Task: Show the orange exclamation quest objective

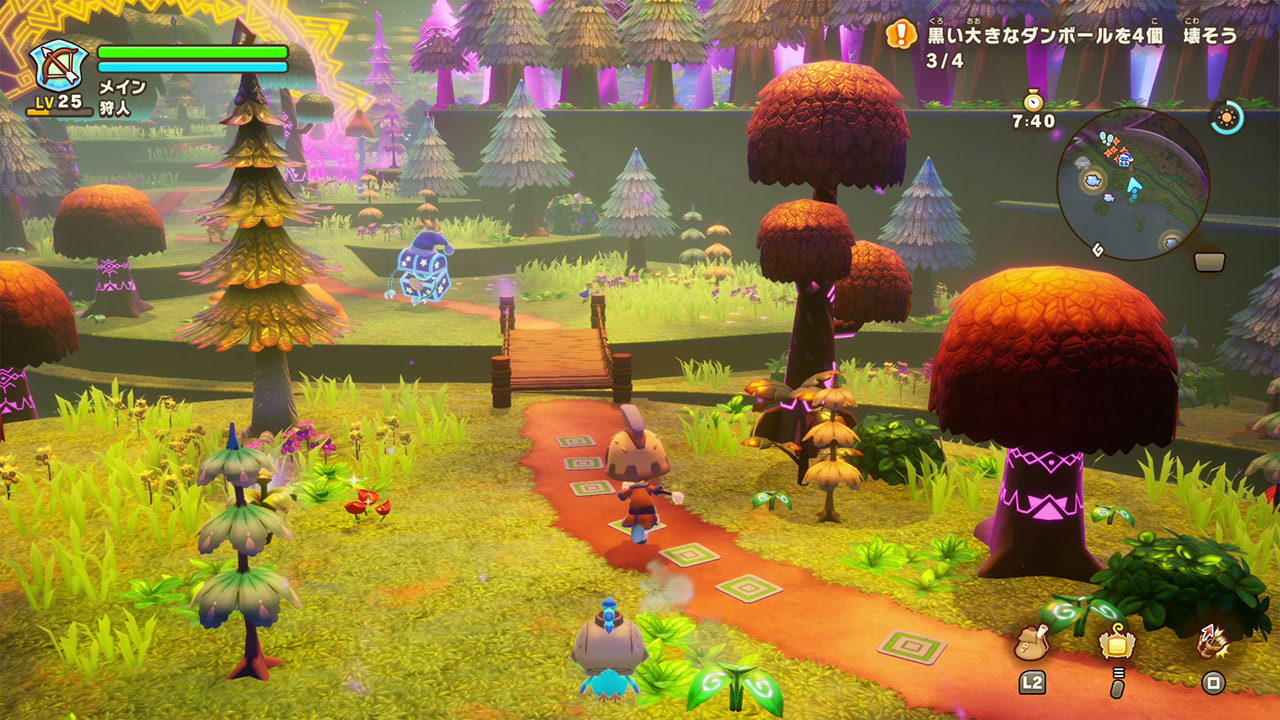Action: click(902, 35)
